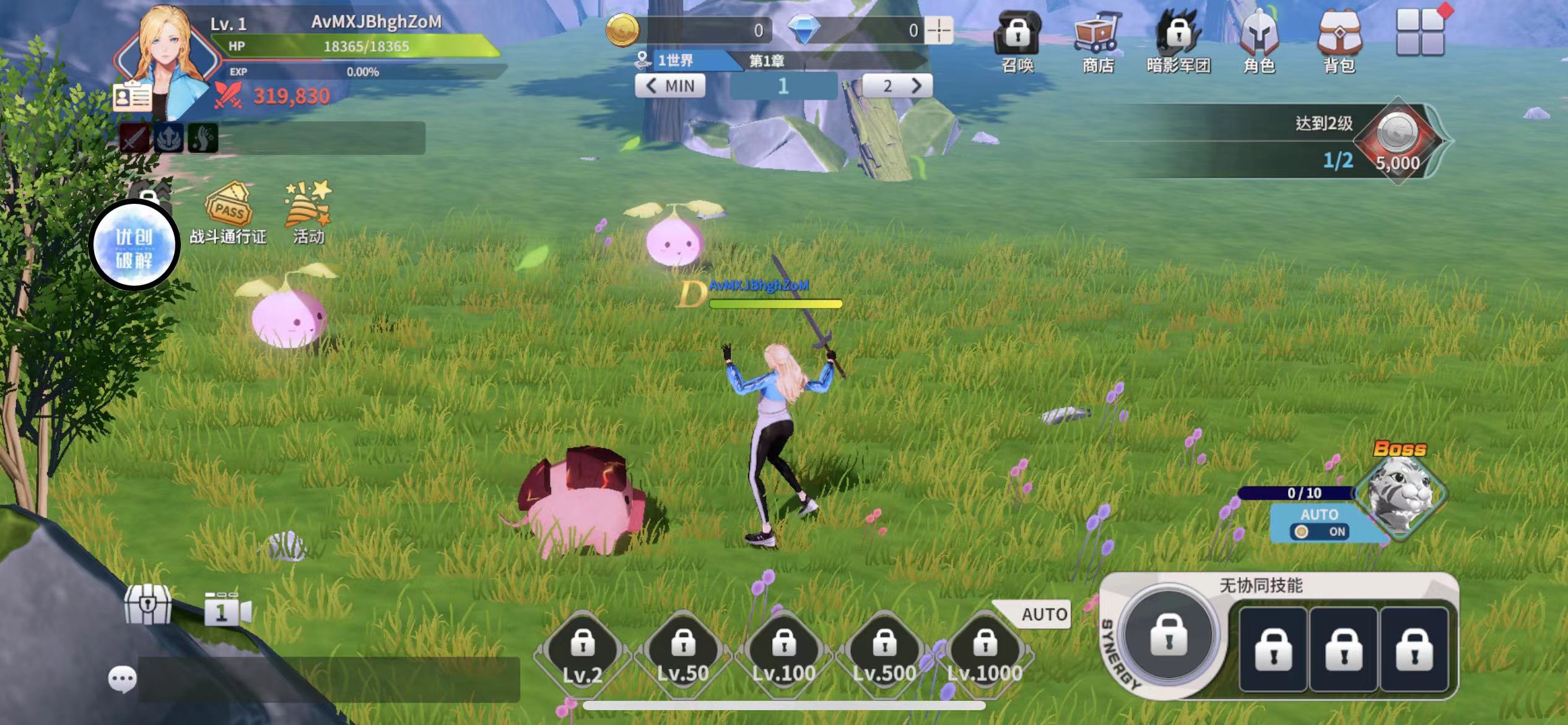Tap the 优创破解 floating circle button

[x=134, y=246]
